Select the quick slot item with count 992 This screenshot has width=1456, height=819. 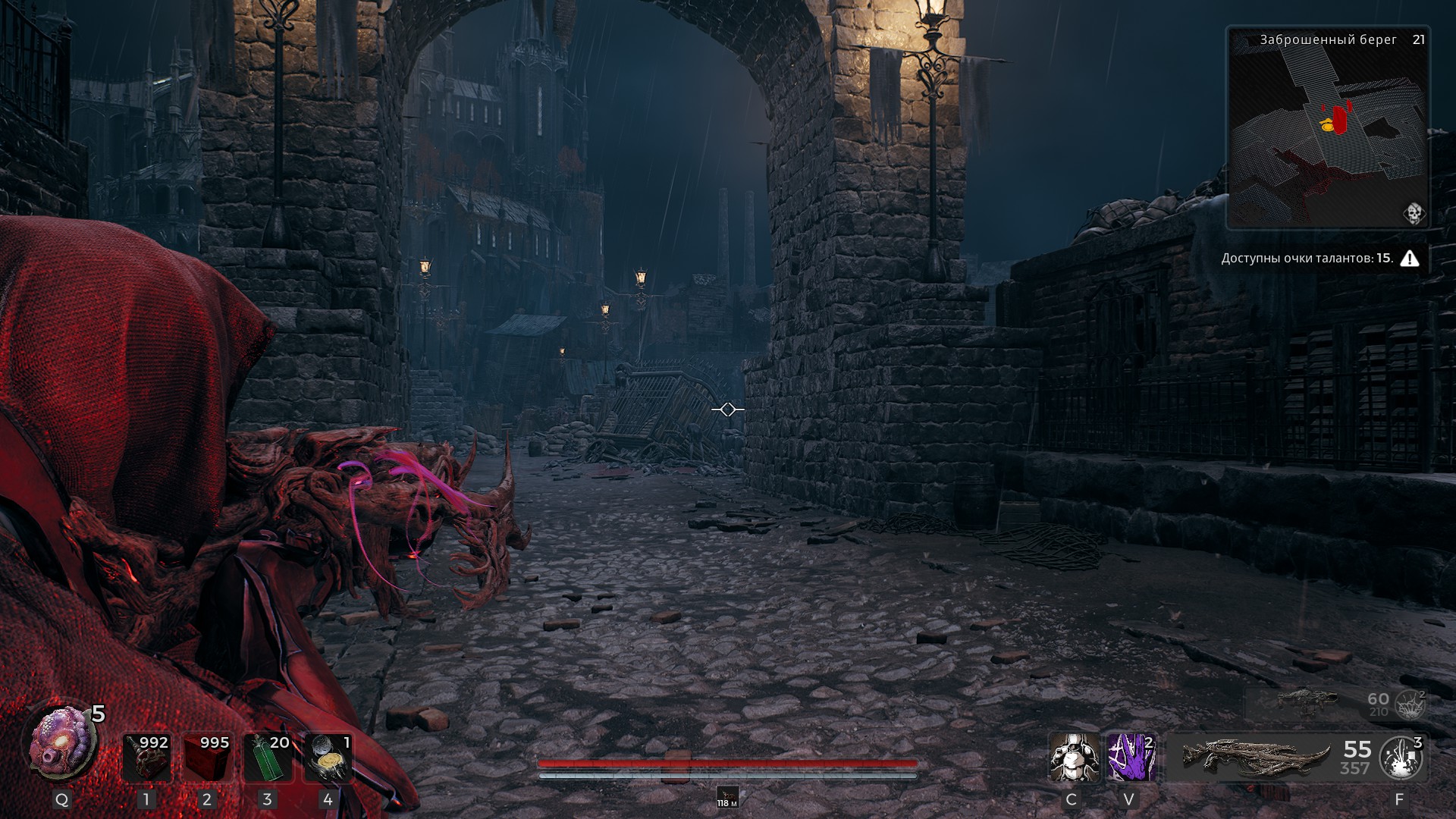tap(146, 757)
